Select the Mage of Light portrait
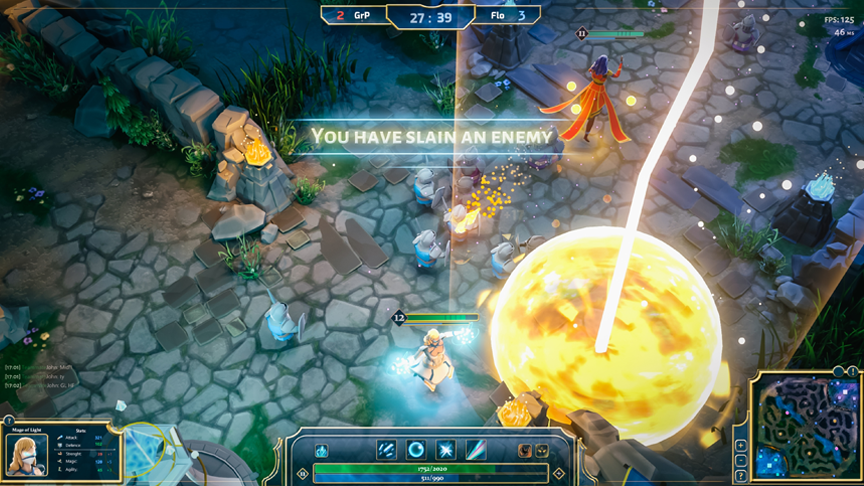The height and width of the screenshot is (486, 864). [x=26, y=455]
